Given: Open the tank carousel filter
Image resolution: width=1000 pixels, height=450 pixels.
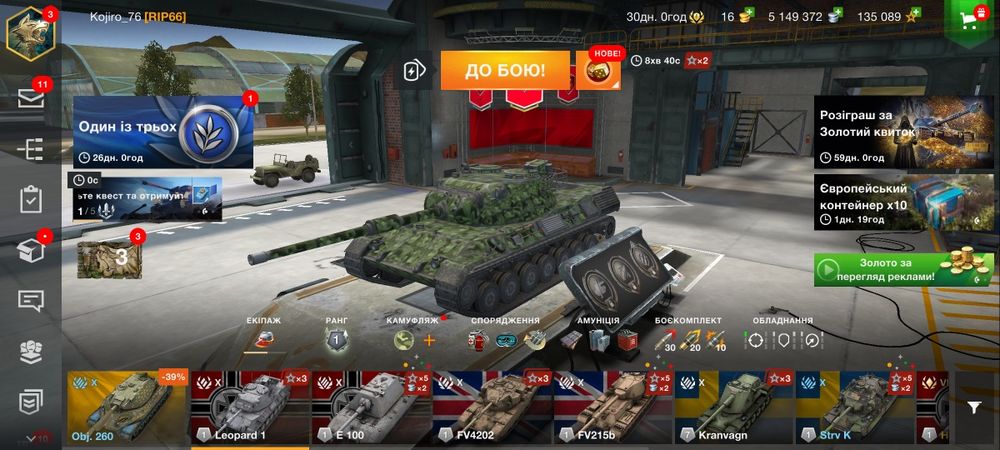Looking at the screenshot, I should pos(974,407).
